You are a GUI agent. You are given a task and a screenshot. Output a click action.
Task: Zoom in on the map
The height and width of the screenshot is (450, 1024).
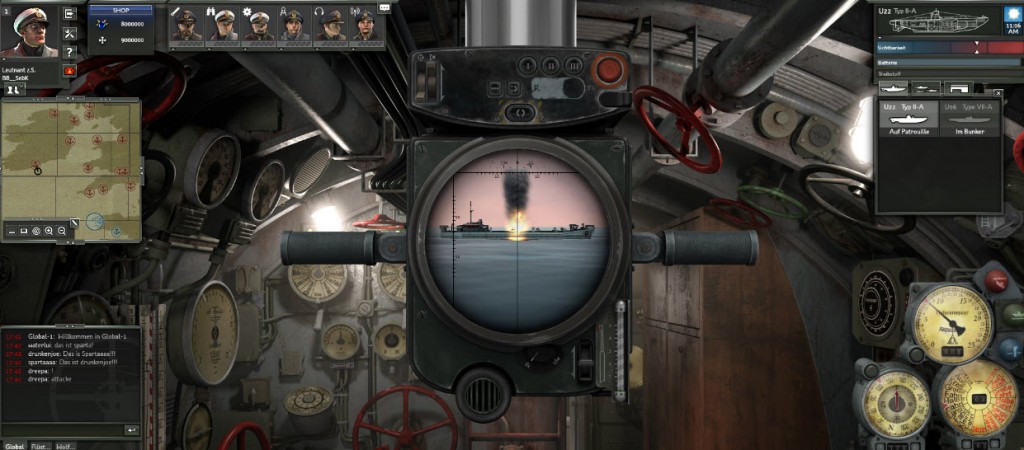click(49, 231)
